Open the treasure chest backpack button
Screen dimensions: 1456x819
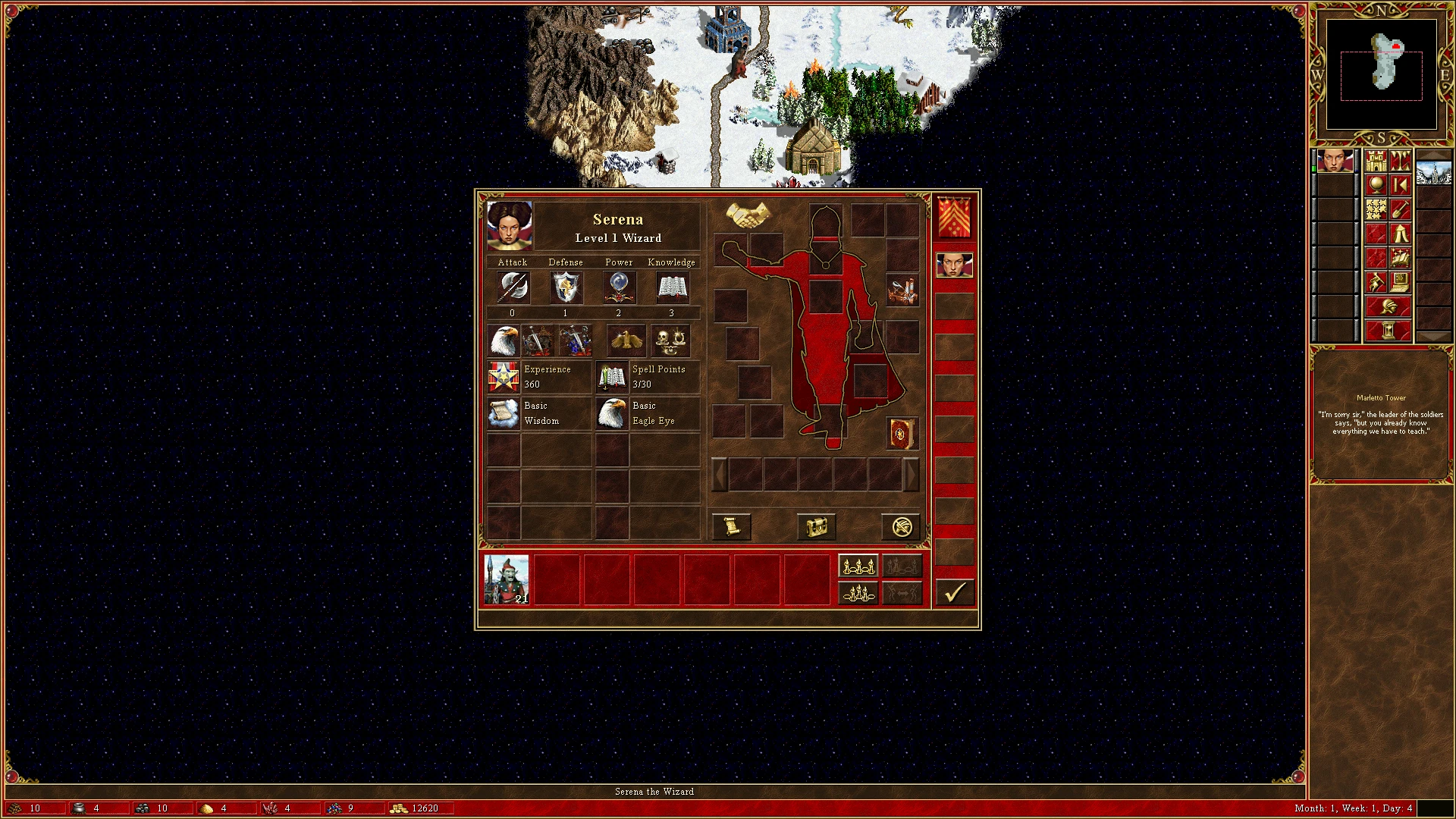pyautogui.click(x=817, y=526)
